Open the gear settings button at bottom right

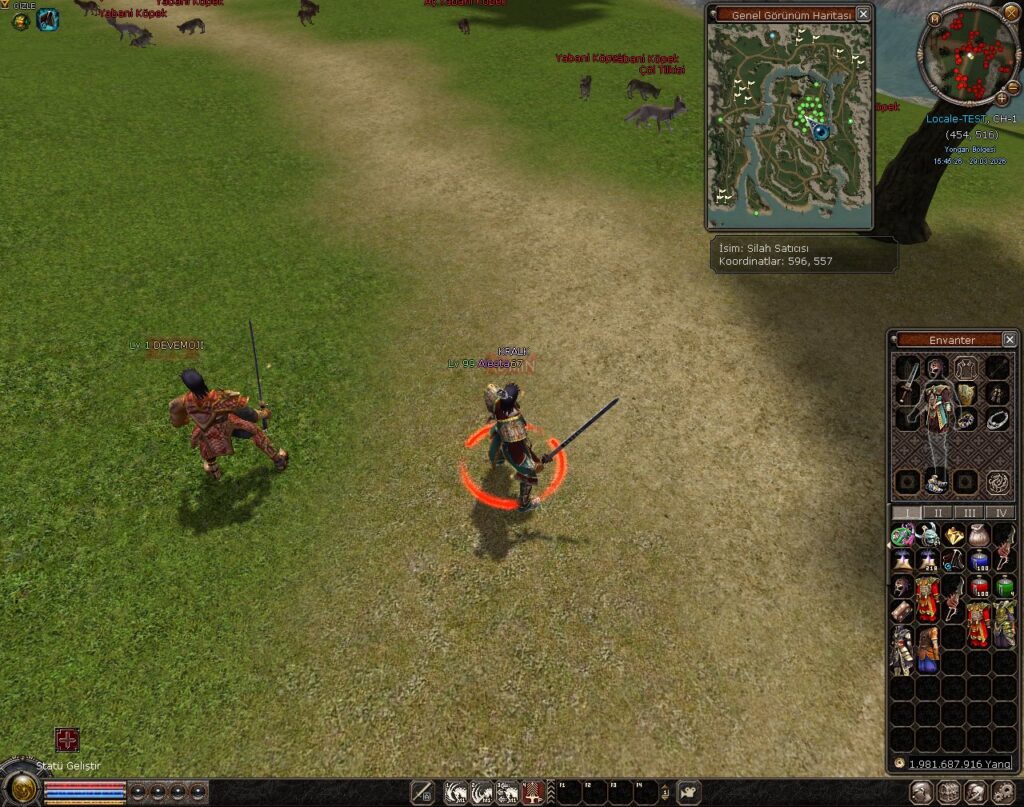(1001, 793)
